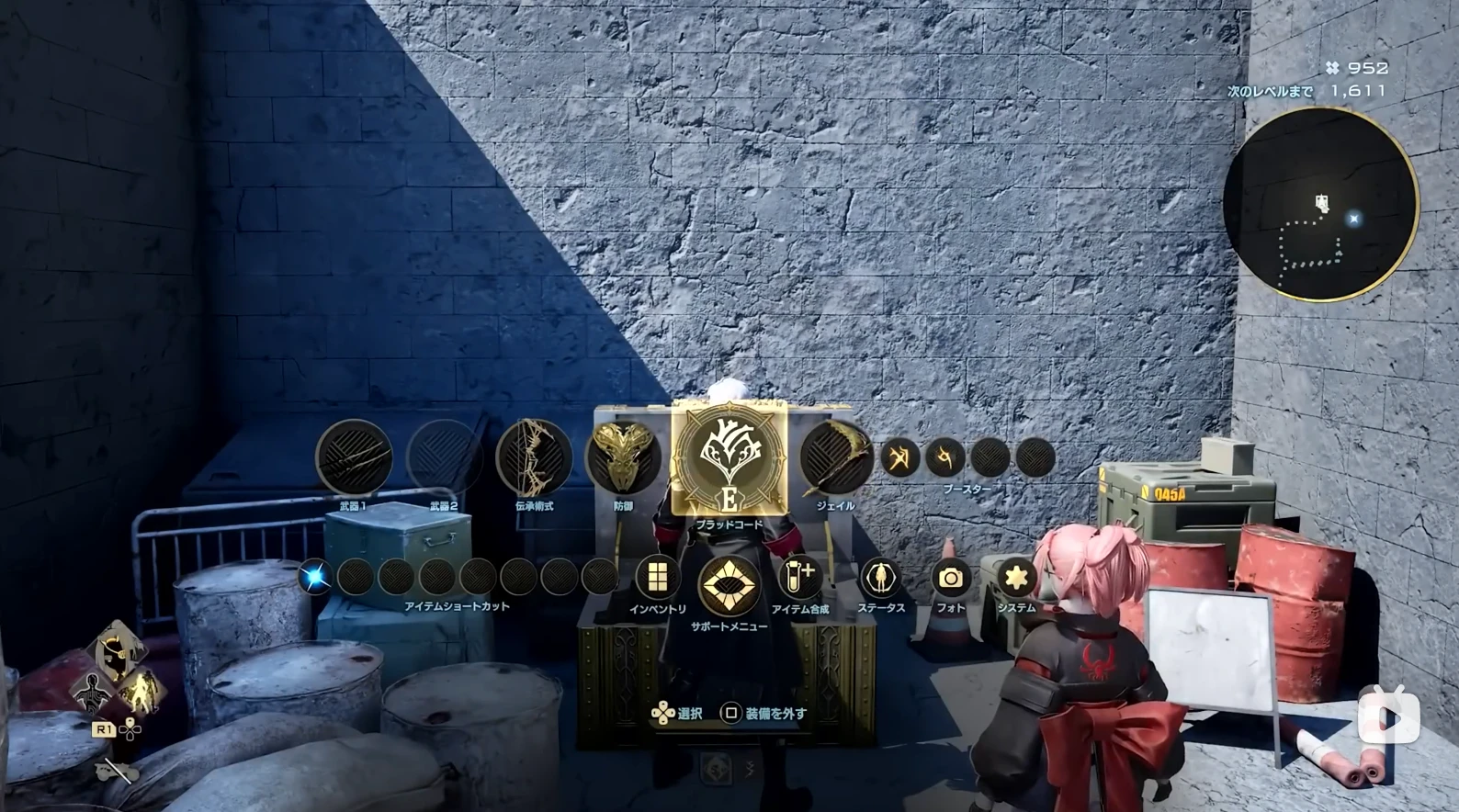Image resolution: width=1459 pixels, height=812 pixels.
Task: Select the empty Weapon 2 (武器2) slot
Action: pyautogui.click(x=445, y=457)
